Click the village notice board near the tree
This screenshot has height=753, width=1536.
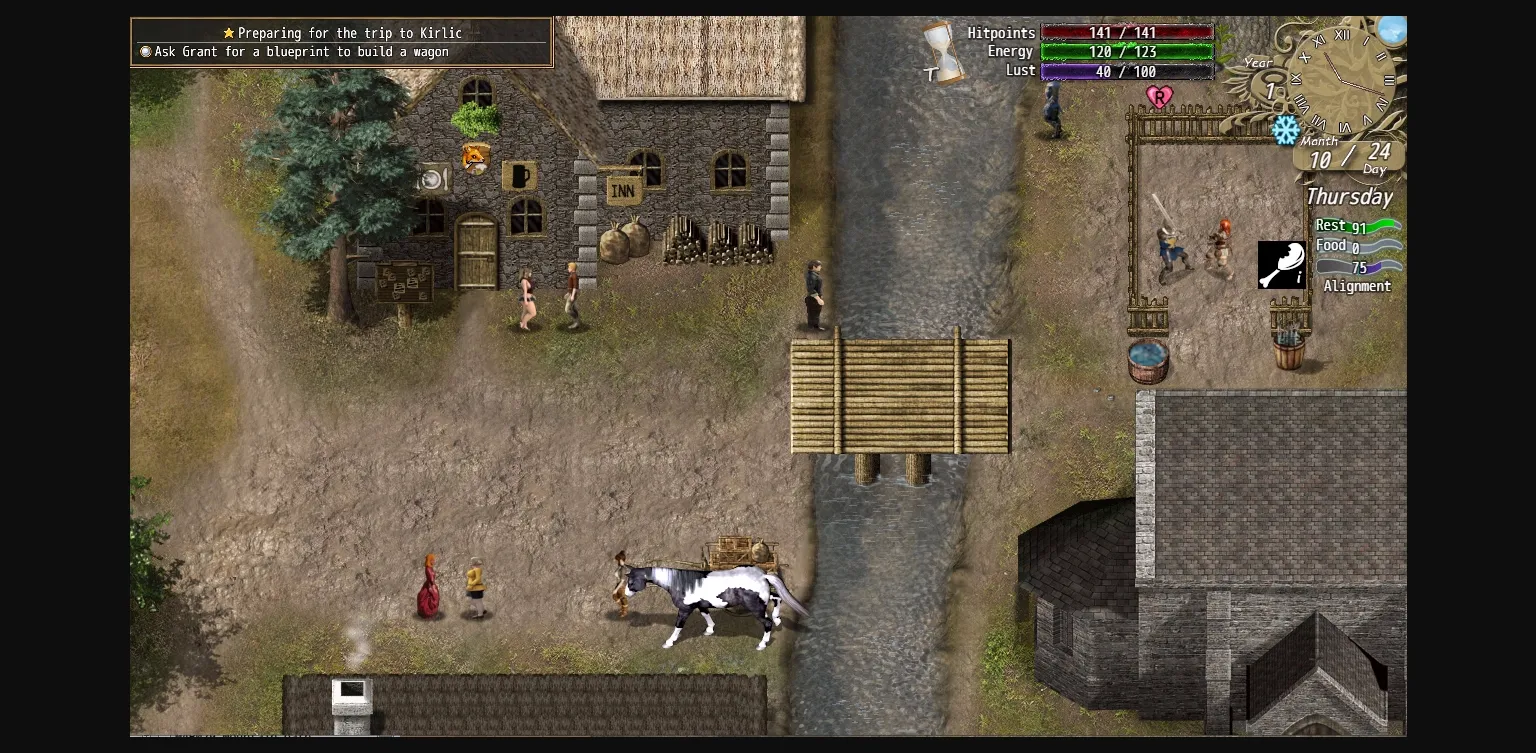pyautogui.click(x=404, y=283)
